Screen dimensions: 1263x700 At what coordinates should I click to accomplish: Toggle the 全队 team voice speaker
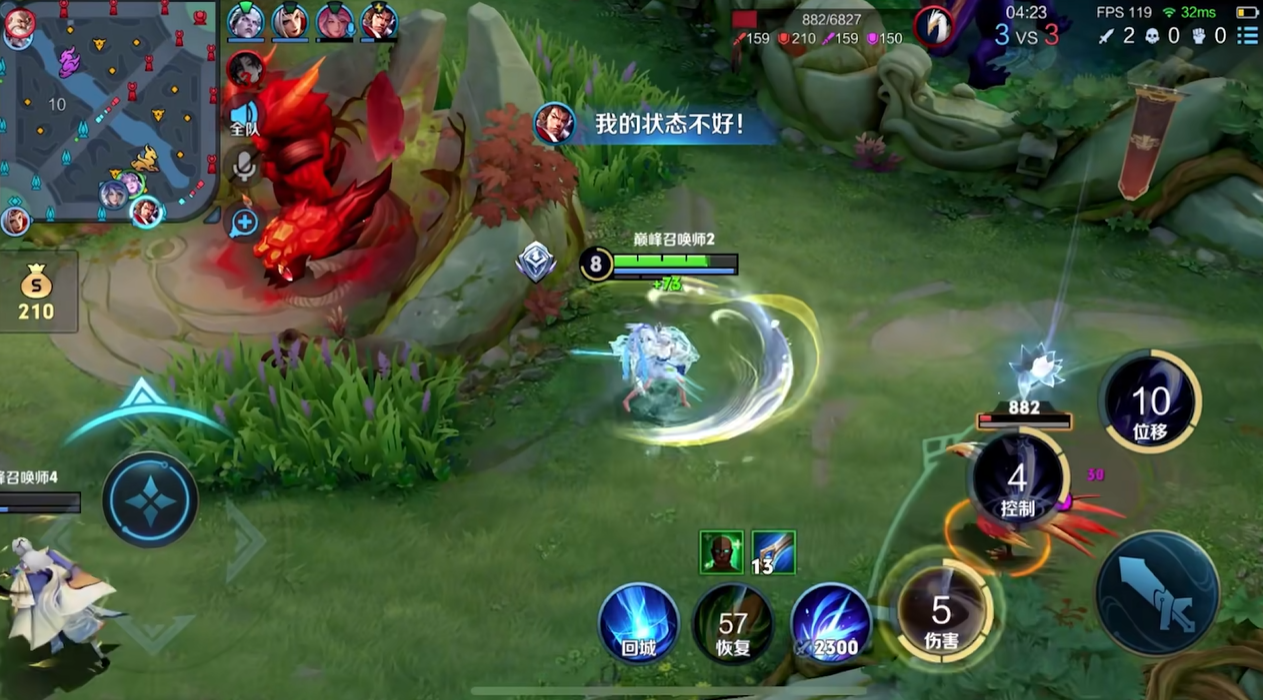pyautogui.click(x=244, y=116)
